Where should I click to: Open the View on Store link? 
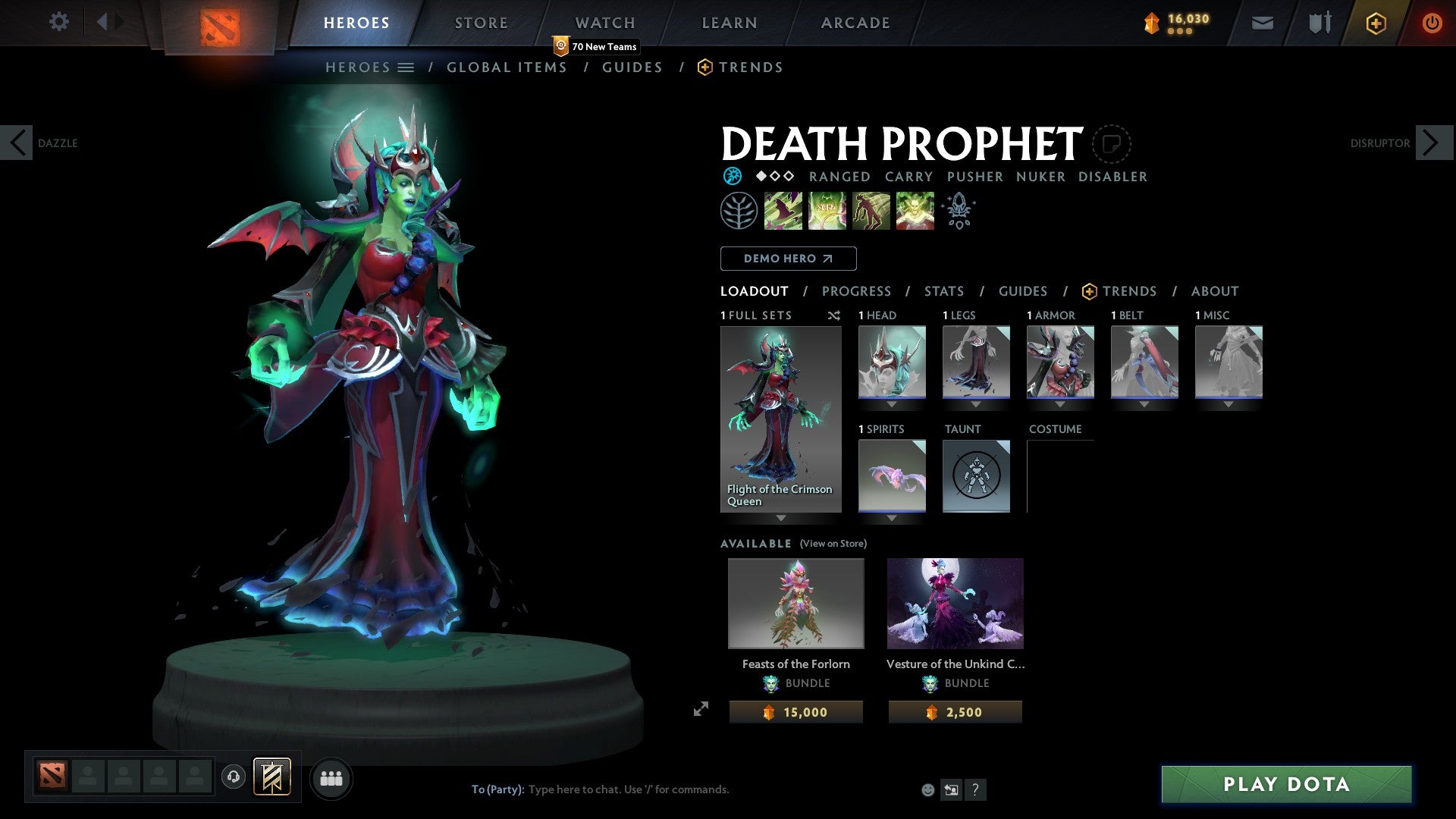pyautogui.click(x=834, y=544)
